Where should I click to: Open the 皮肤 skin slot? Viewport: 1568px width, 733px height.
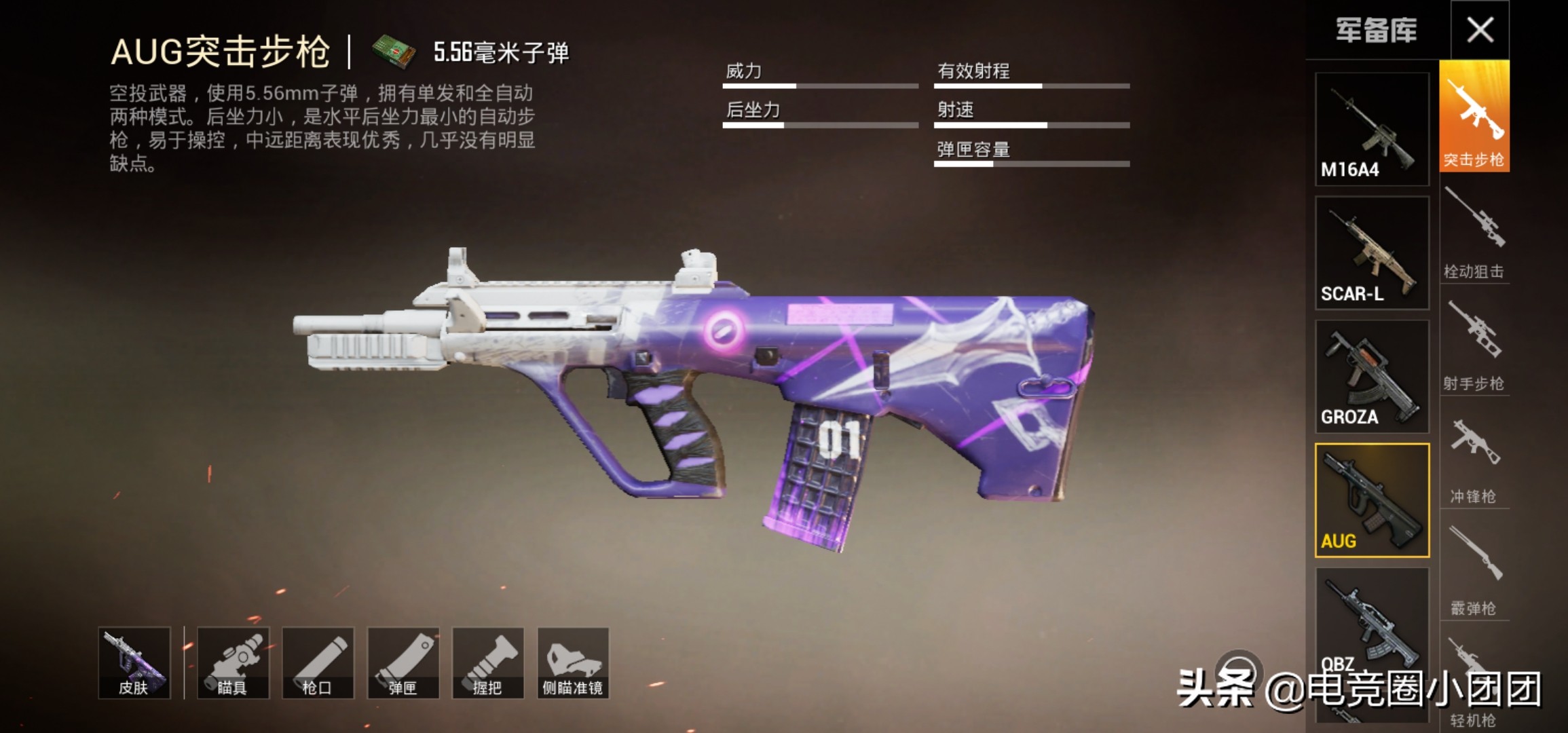[134, 662]
